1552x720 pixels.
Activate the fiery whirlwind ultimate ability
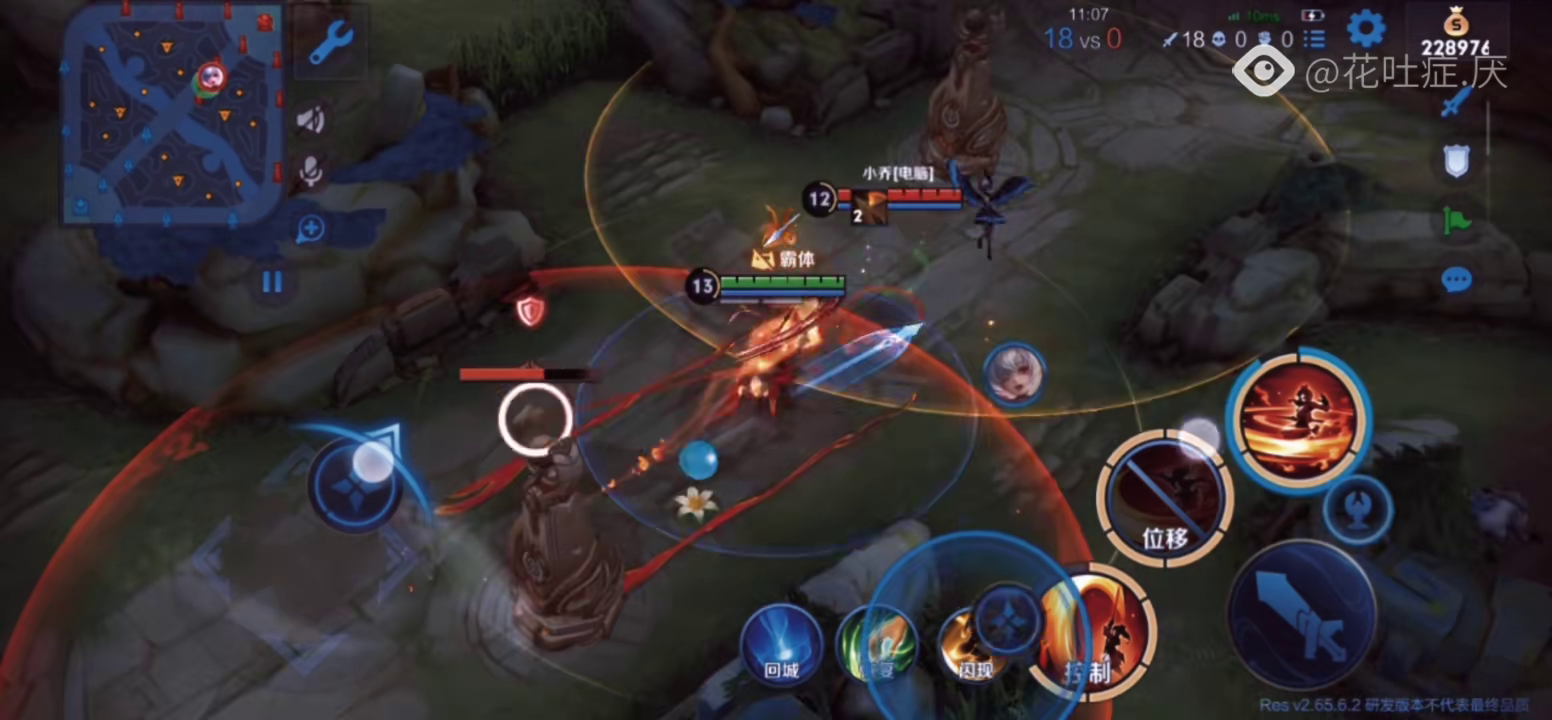1297,419
